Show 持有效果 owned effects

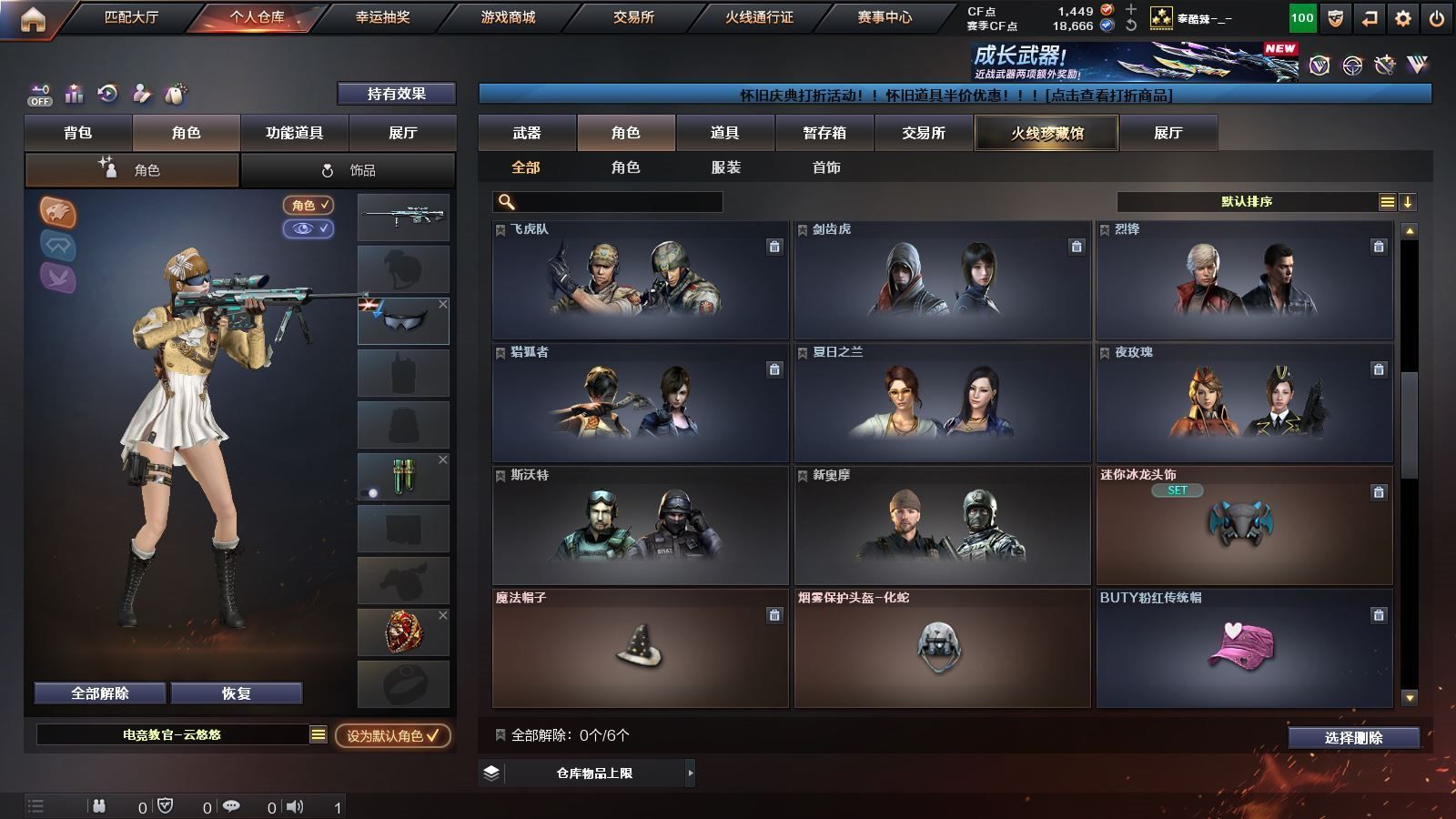tap(396, 94)
